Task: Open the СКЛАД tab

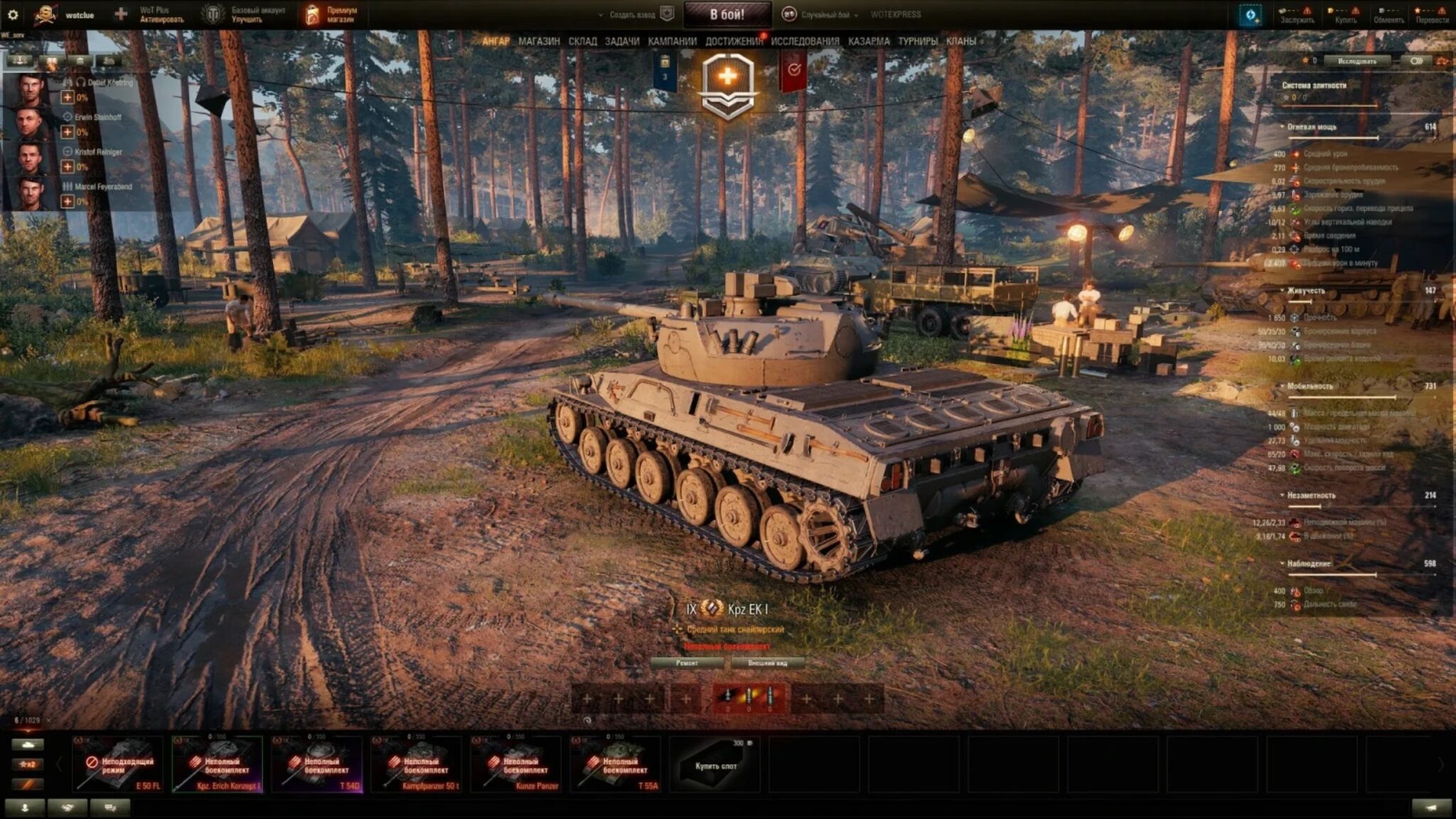Action: point(582,41)
